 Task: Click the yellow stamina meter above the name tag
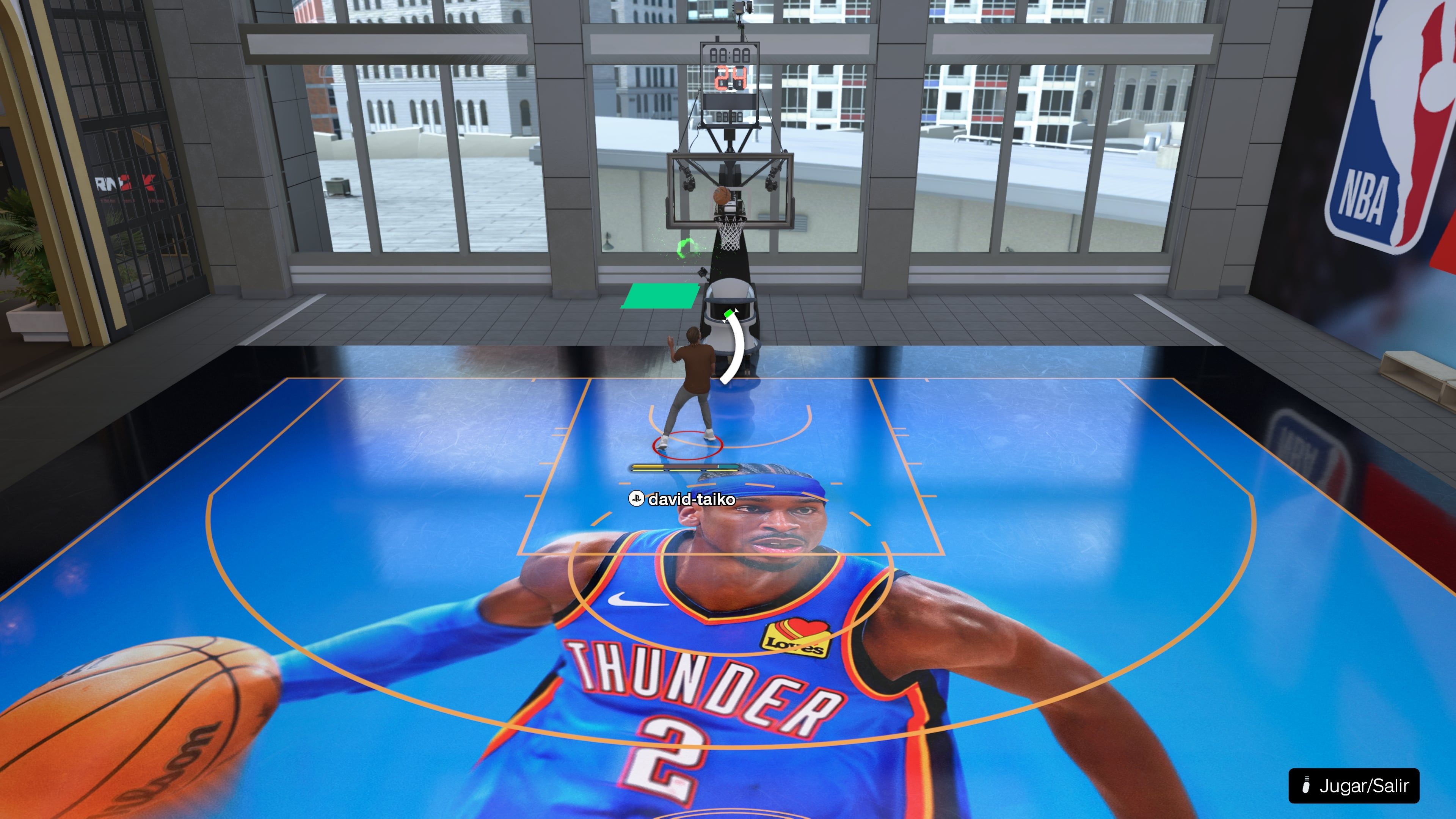click(648, 466)
